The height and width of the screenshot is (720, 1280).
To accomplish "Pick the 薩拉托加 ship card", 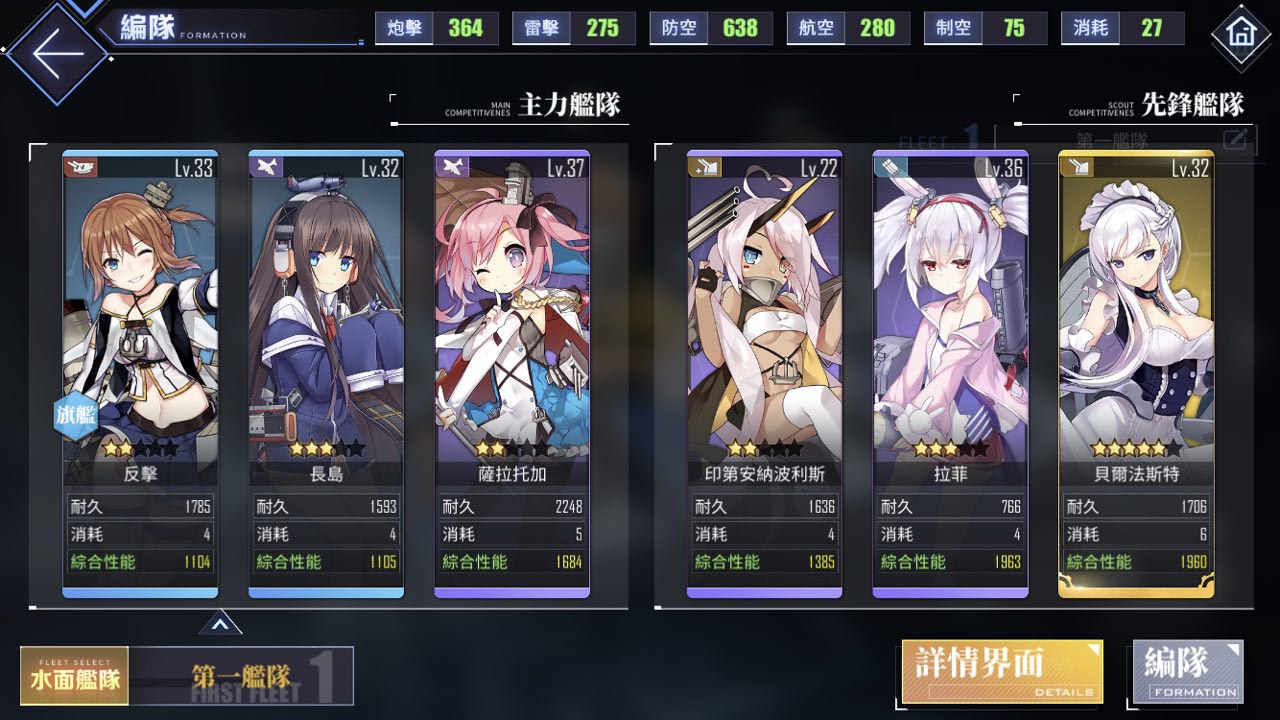I will [512, 370].
